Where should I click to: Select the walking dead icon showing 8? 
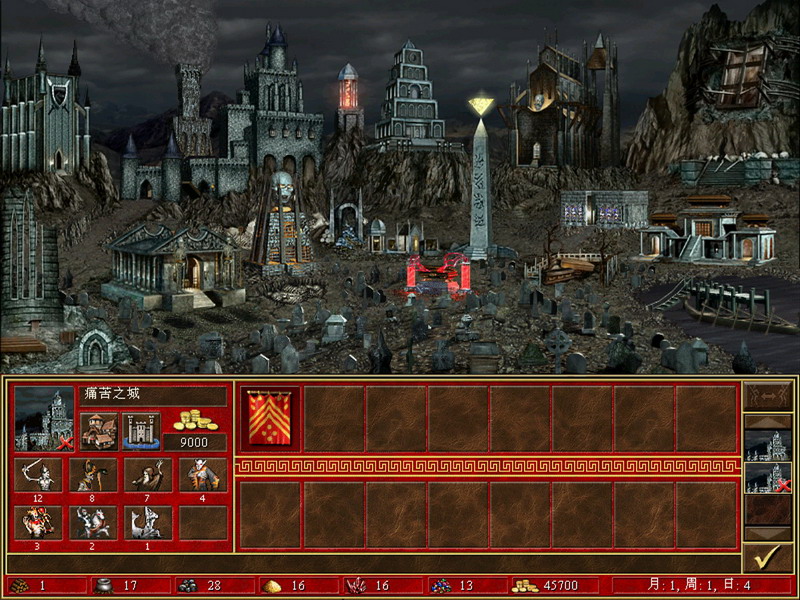[93, 473]
